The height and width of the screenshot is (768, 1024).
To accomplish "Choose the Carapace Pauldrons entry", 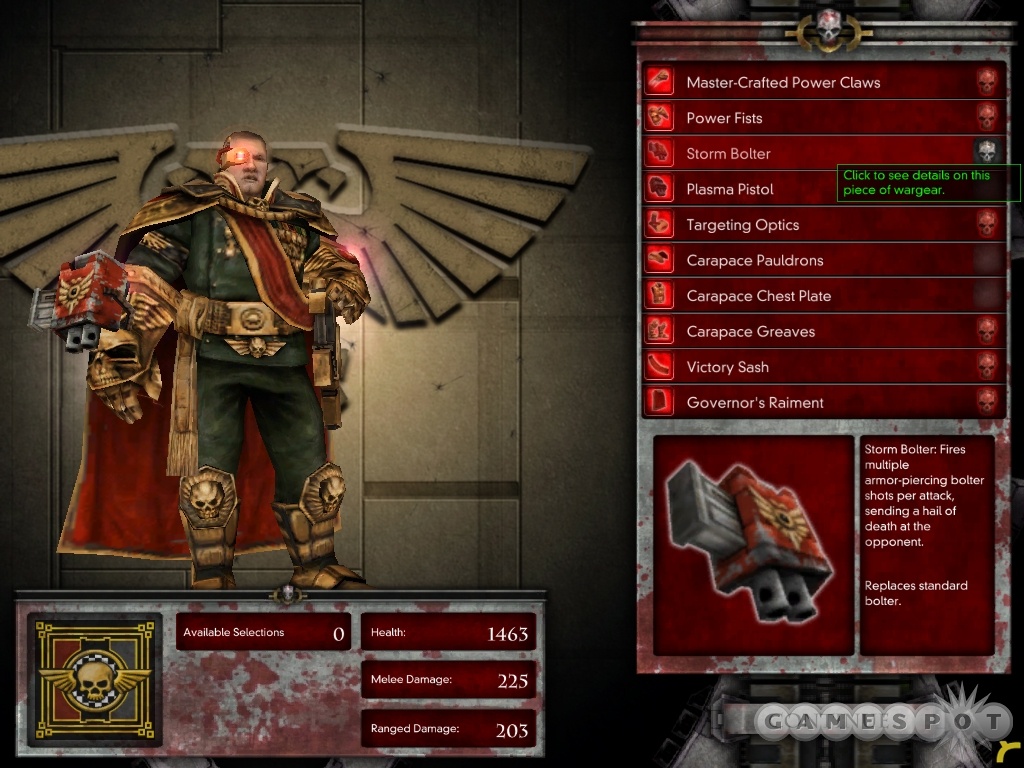I will pyautogui.click(x=754, y=261).
